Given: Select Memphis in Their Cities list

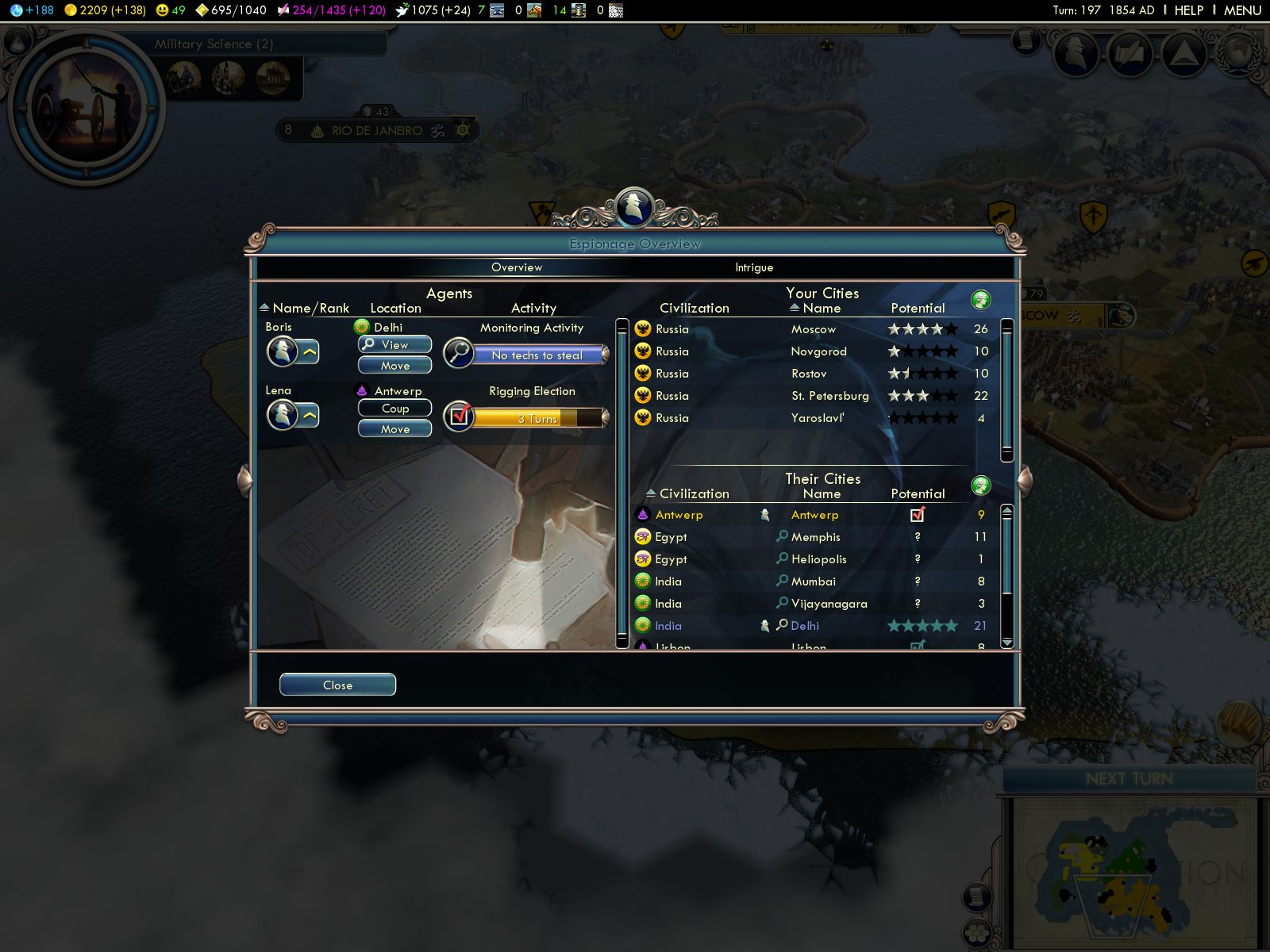Looking at the screenshot, I should tap(815, 537).
